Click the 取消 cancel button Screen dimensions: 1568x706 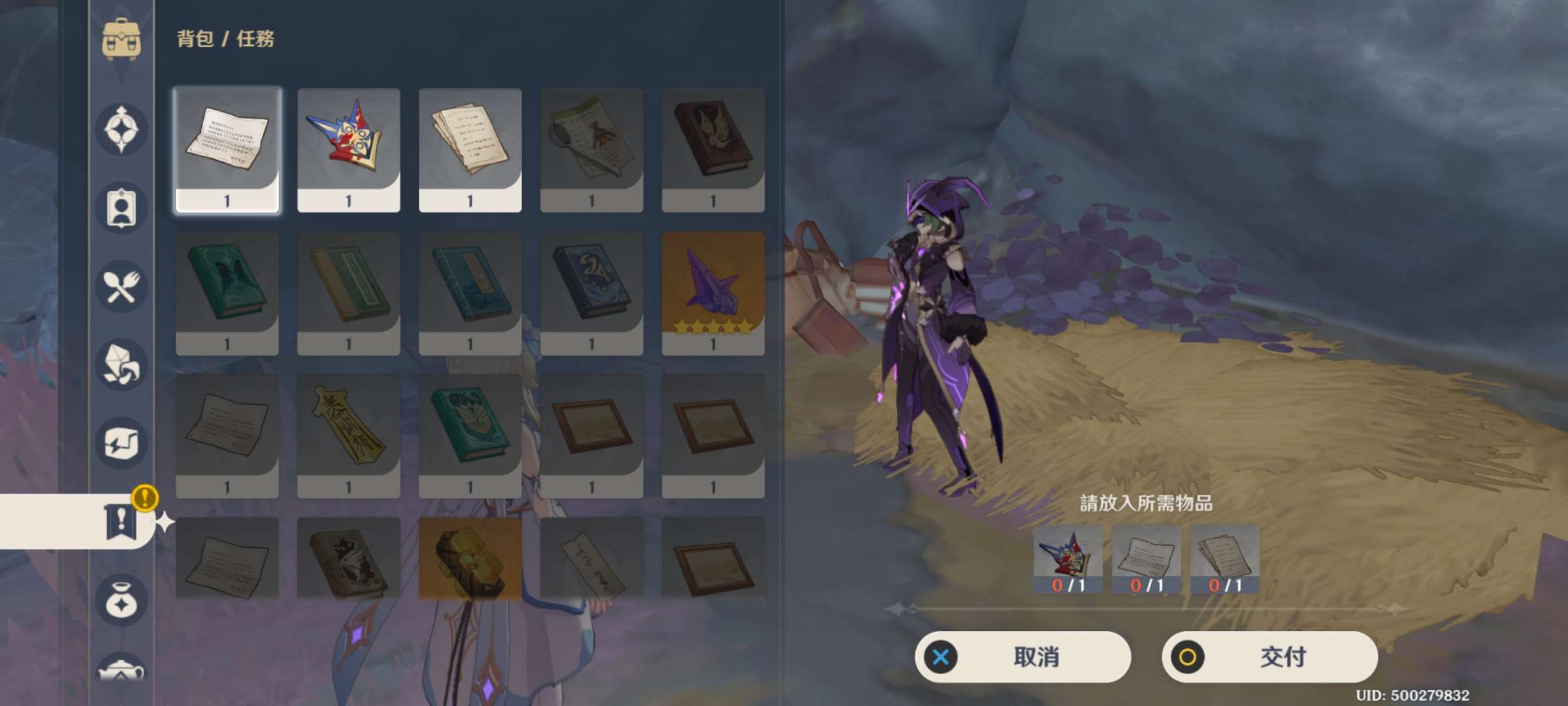tap(1022, 656)
